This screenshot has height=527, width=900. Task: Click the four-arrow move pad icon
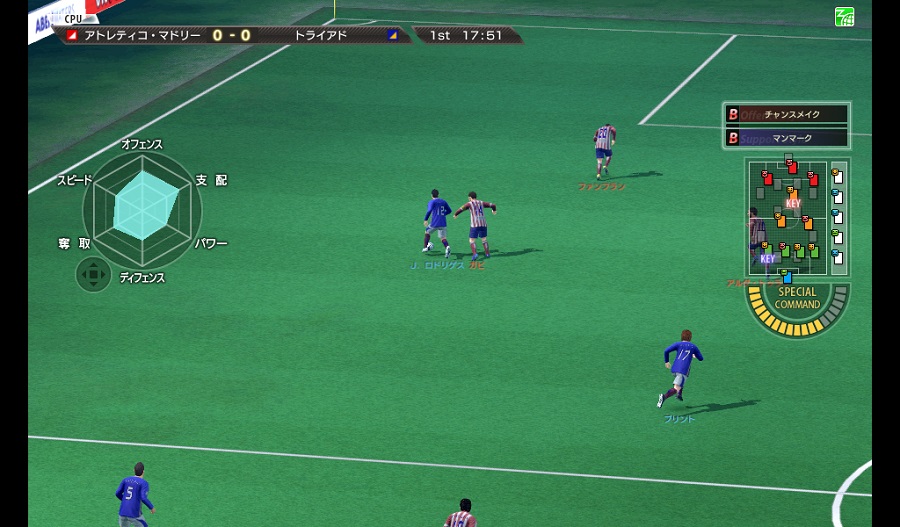pos(93,274)
